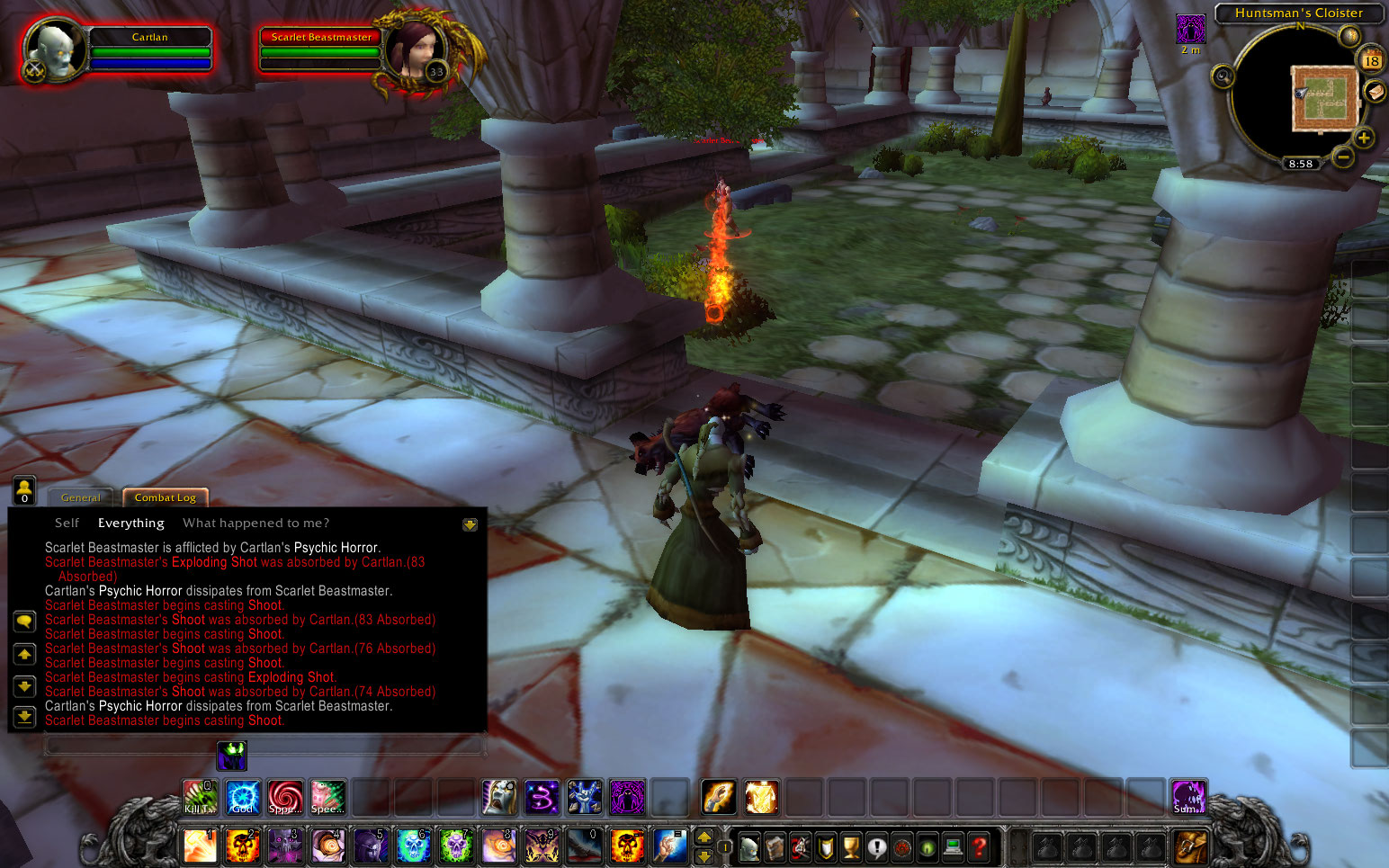Screen dimensions: 1389x868
Task: Select the Self combat log filter
Action: 66,523
